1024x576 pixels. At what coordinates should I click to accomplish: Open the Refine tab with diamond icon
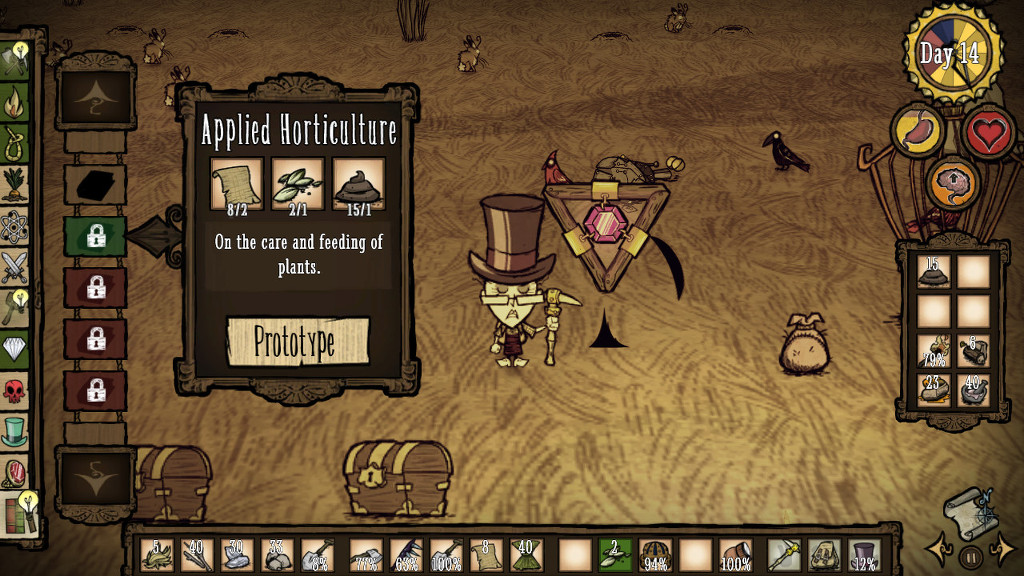pos(14,347)
